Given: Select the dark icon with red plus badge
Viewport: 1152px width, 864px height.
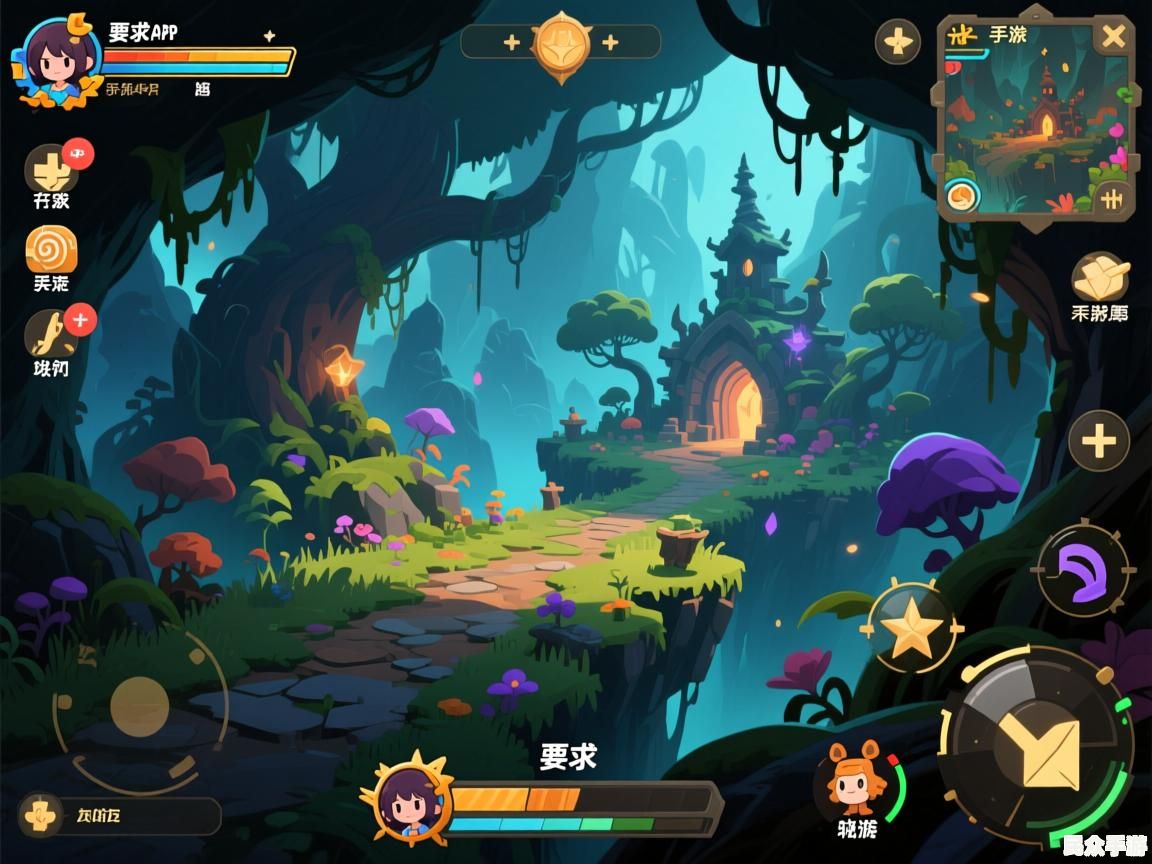Looking at the screenshot, I should [x=52, y=335].
